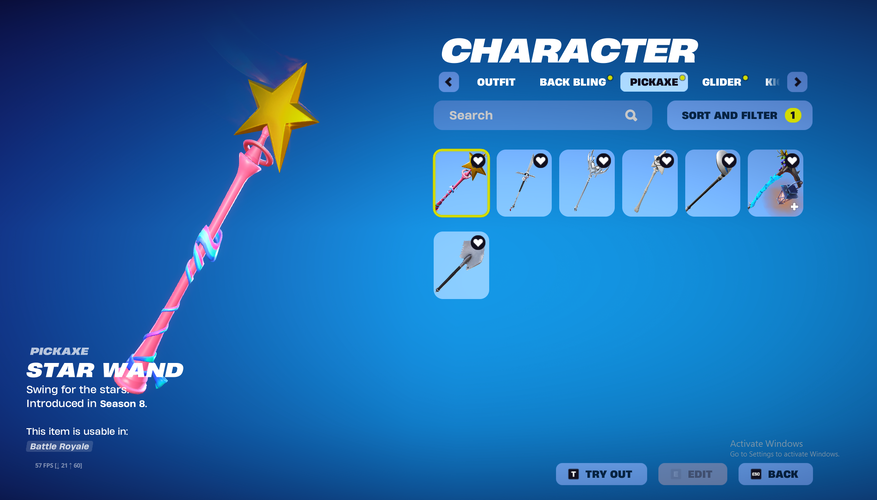Image resolution: width=877 pixels, height=500 pixels.
Task: Switch to the Glider tab
Action: coord(722,82)
